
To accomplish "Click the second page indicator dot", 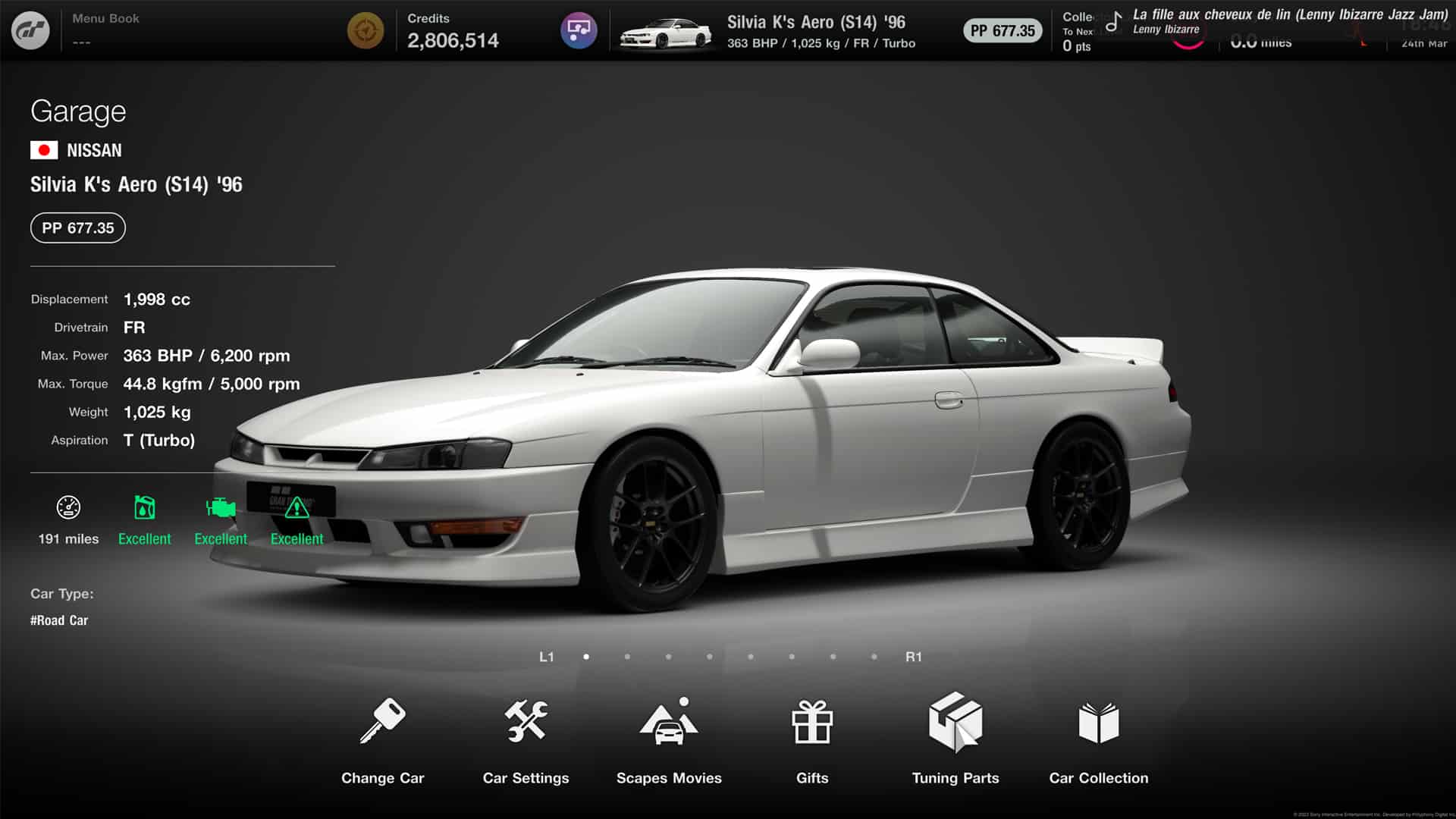I will tap(627, 657).
